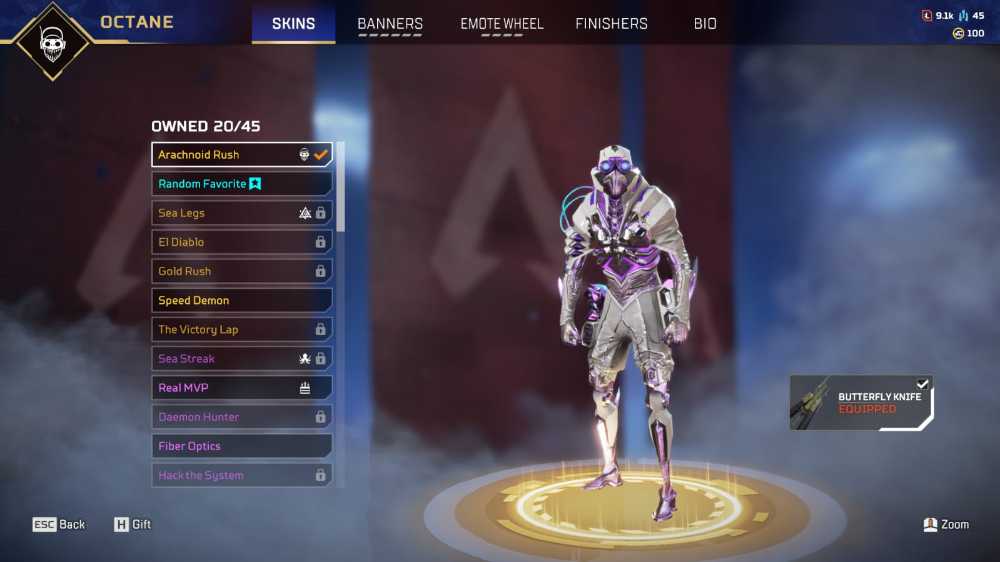The width and height of the screenshot is (1000, 562).
Task: Select the Sea Streak skin
Action: pos(241,358)
